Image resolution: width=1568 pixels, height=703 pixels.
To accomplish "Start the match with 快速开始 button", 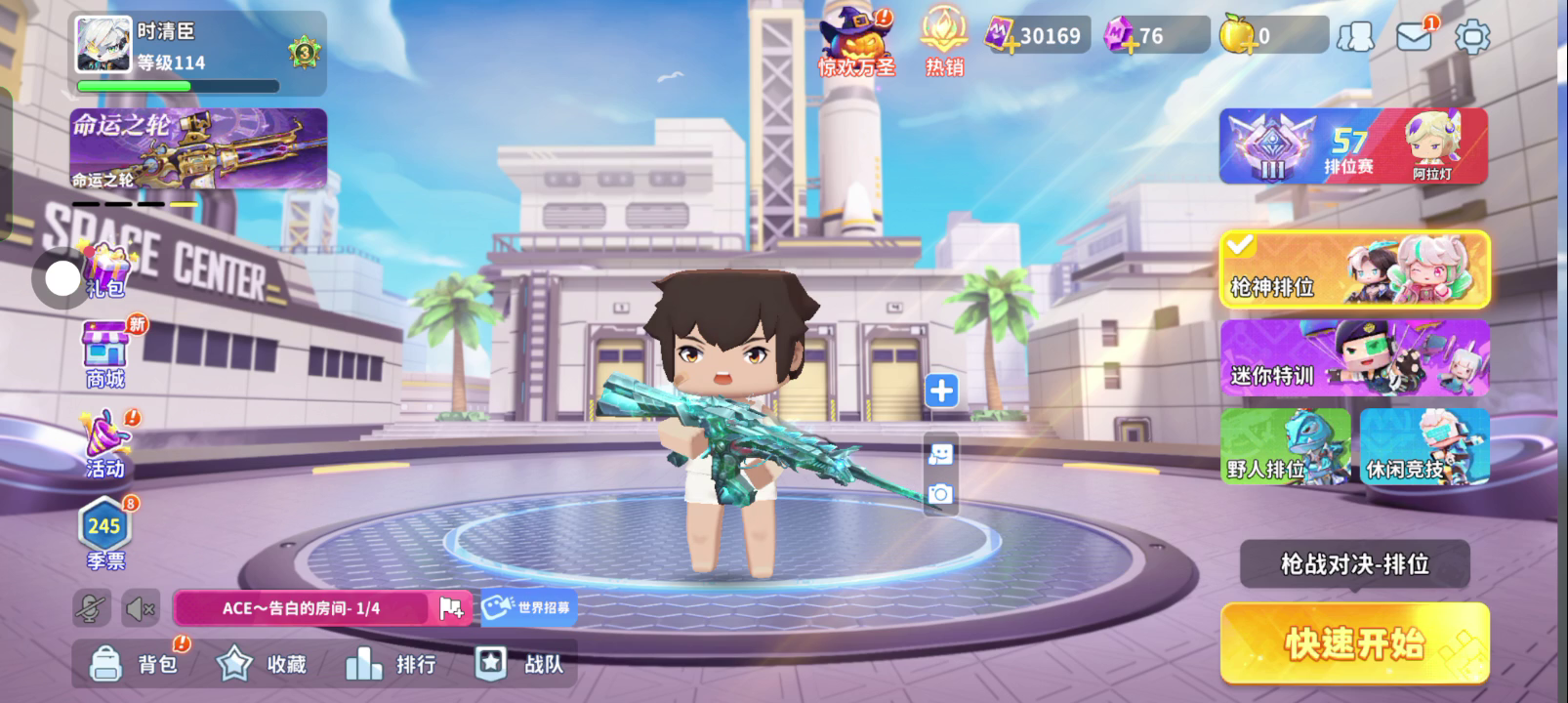I will (1354, 642).
